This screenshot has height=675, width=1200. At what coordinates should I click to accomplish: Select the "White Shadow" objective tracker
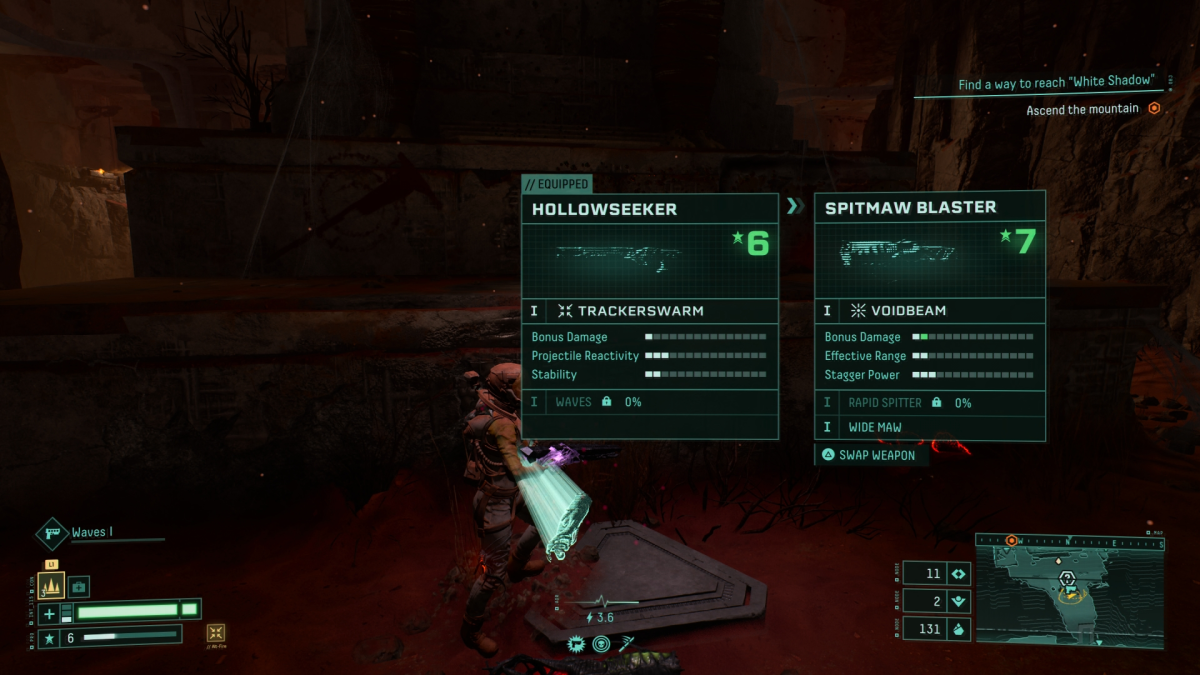pos(1056,84)
